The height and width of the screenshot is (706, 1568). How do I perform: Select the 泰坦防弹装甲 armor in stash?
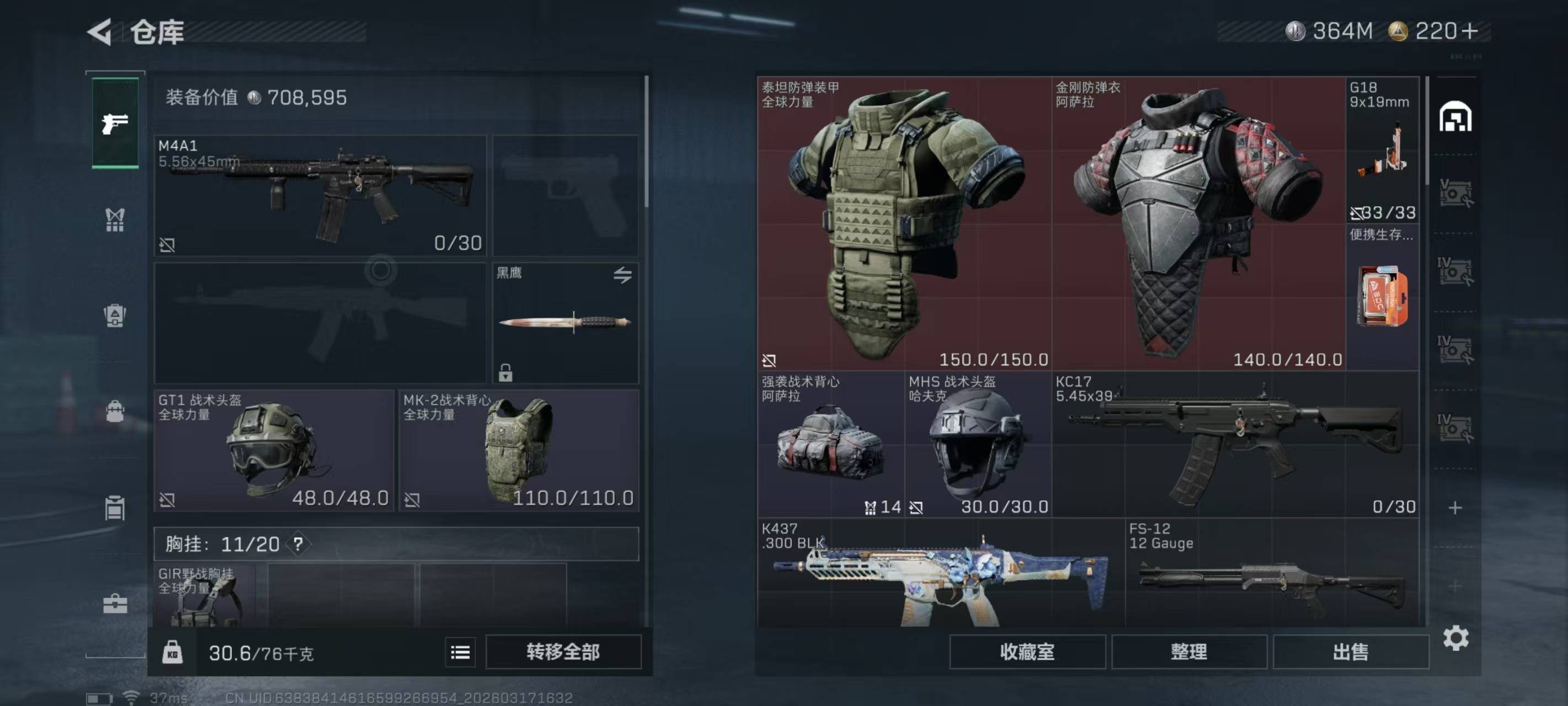[905, 223]
